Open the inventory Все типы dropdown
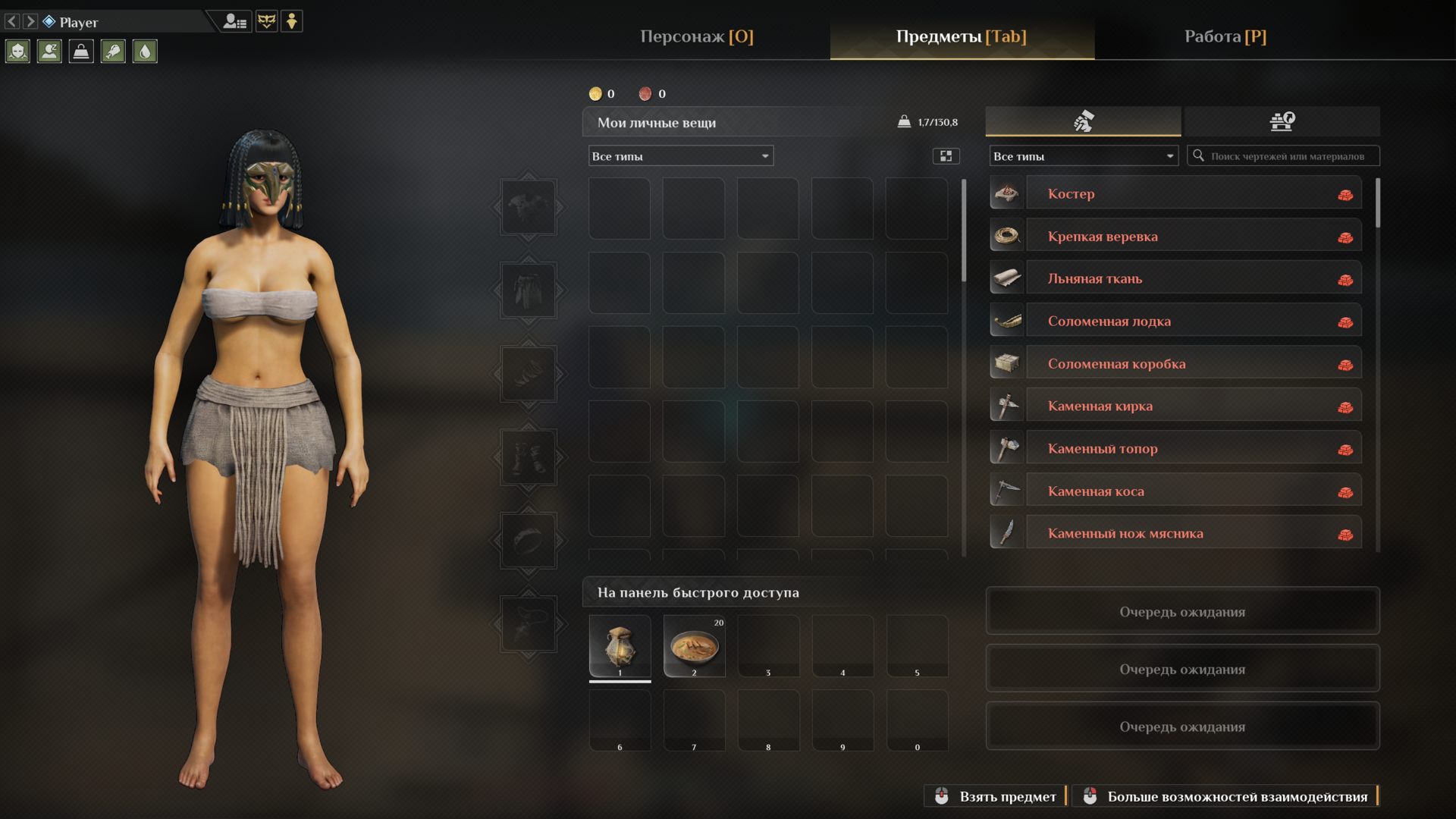Image resolution: width=1456 pixels, height=819 pixels. point(680,156)
